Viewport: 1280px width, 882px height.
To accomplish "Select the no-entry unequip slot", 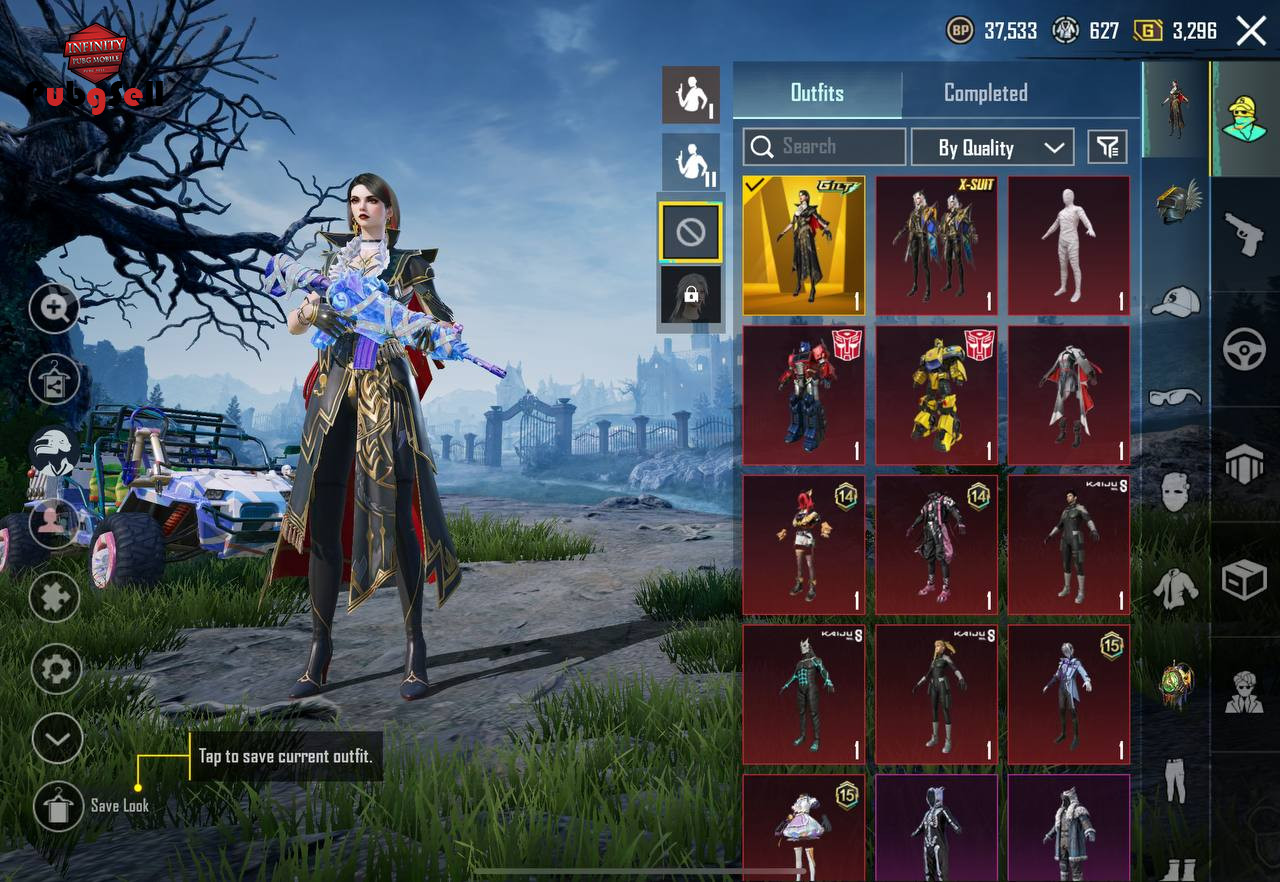I will 690,233.
